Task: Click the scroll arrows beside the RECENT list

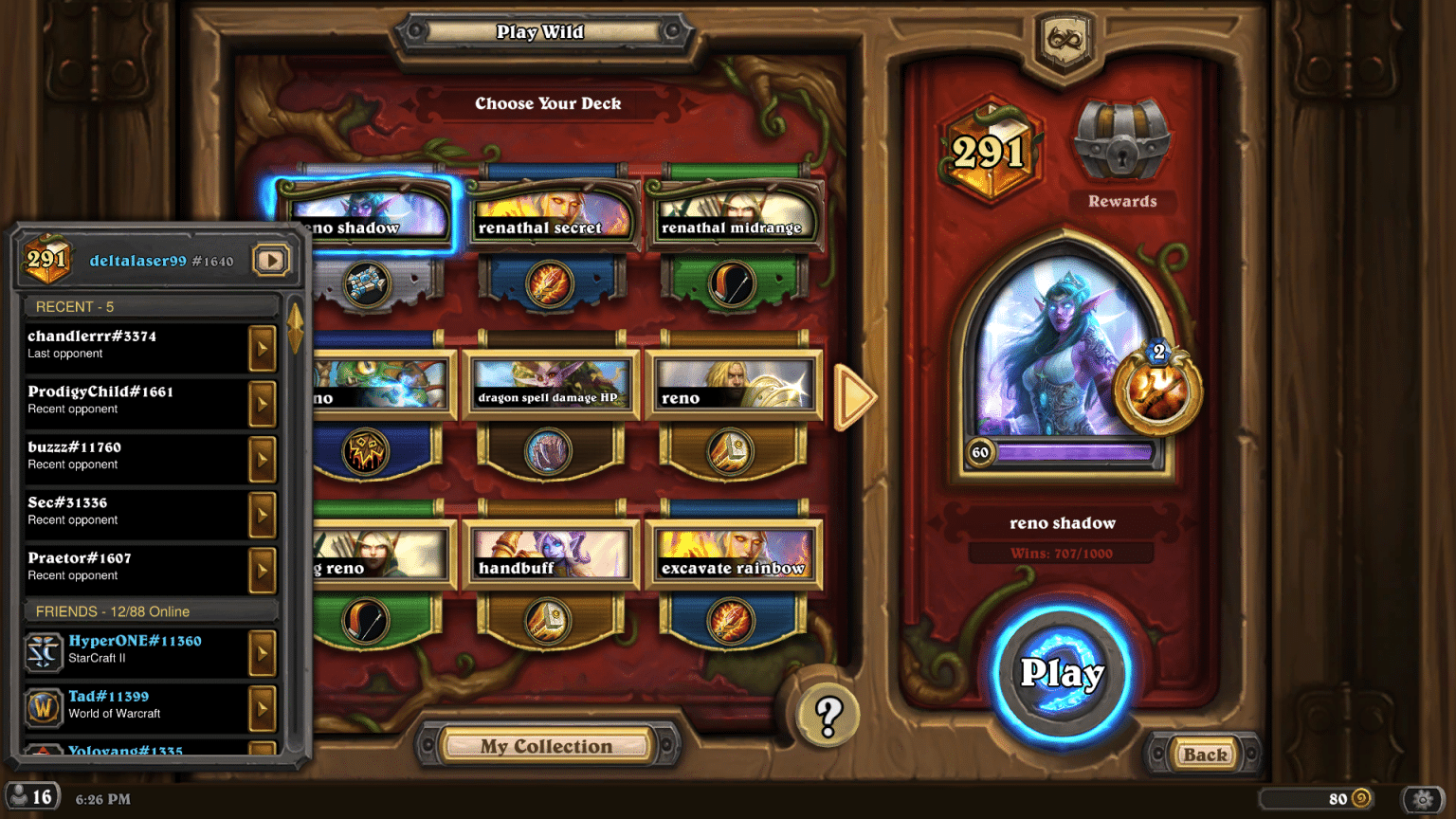Action: [297, 327]
